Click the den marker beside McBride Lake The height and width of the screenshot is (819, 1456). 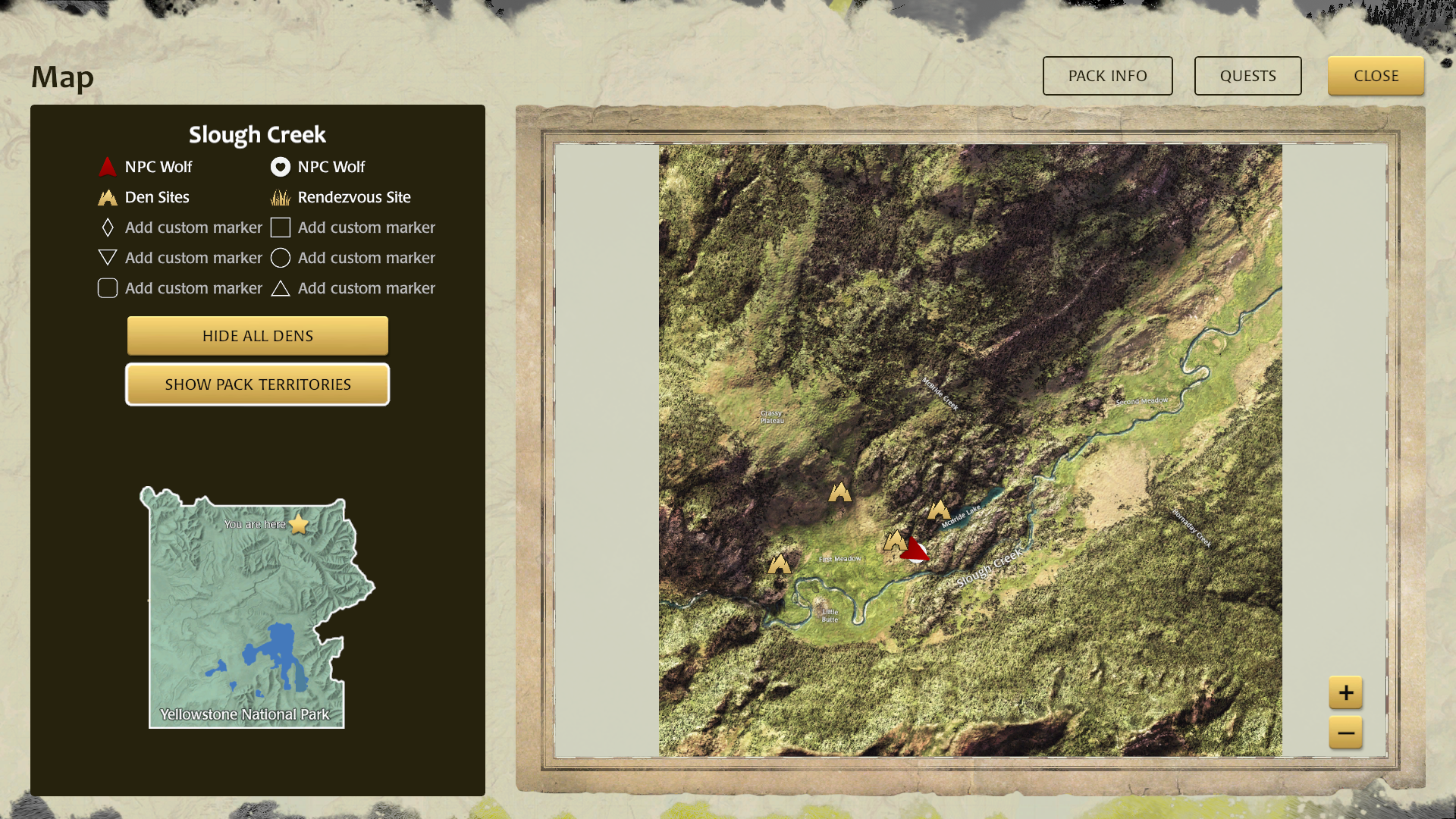coord(939,510)
